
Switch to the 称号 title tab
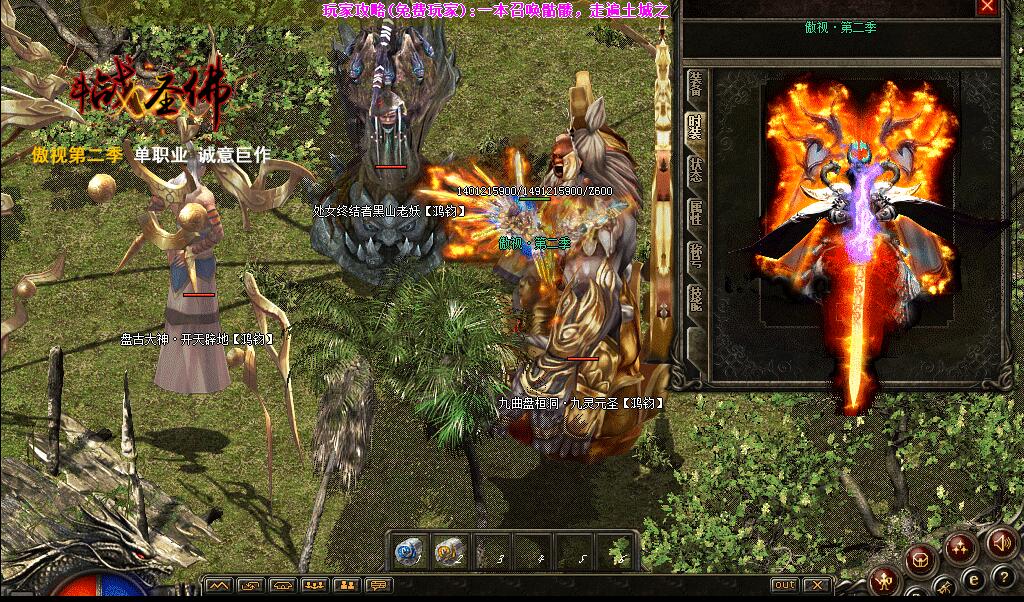[695, 253]
